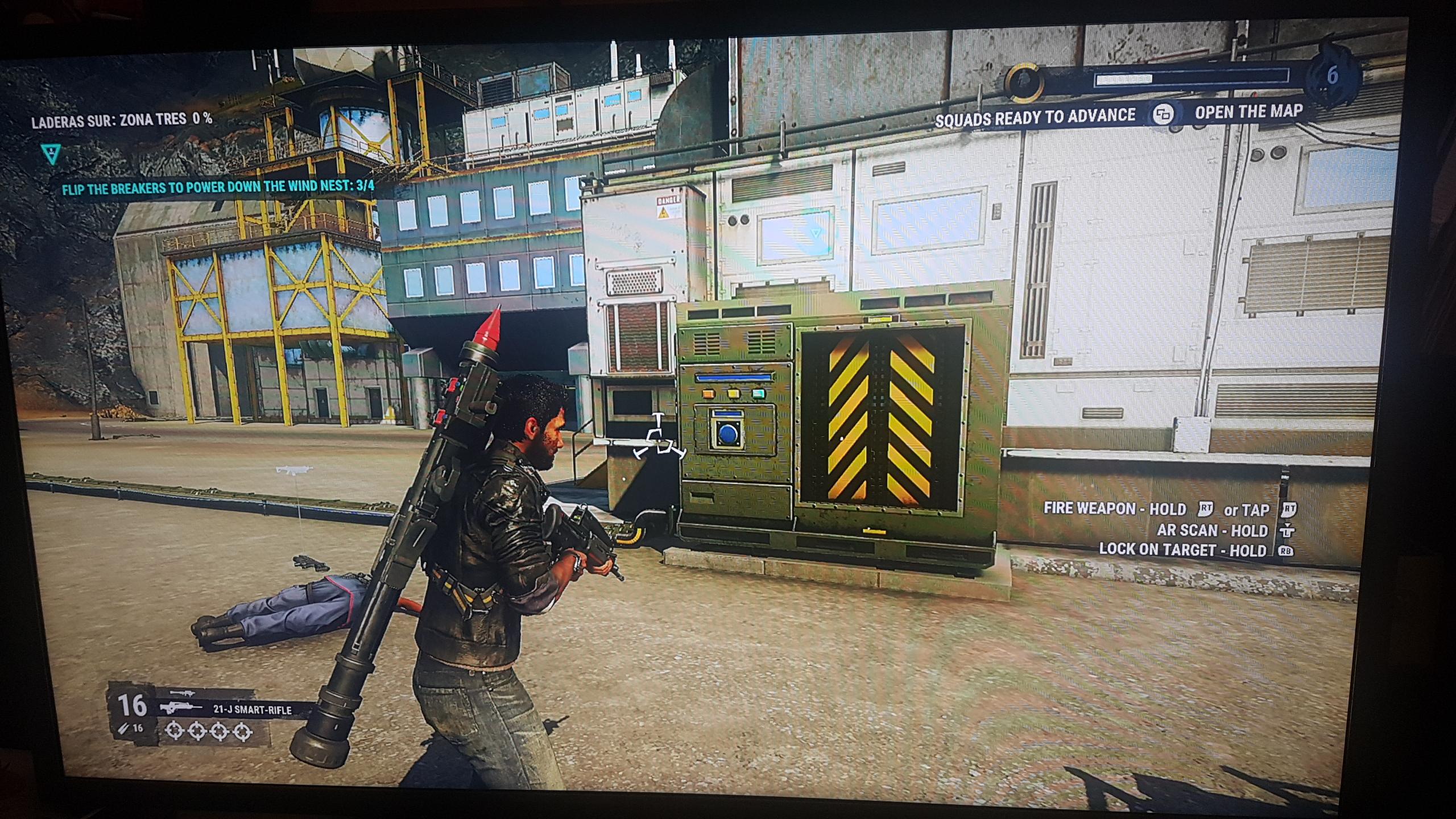Click the faction emblem below the zone name

(x=50, y=152)
